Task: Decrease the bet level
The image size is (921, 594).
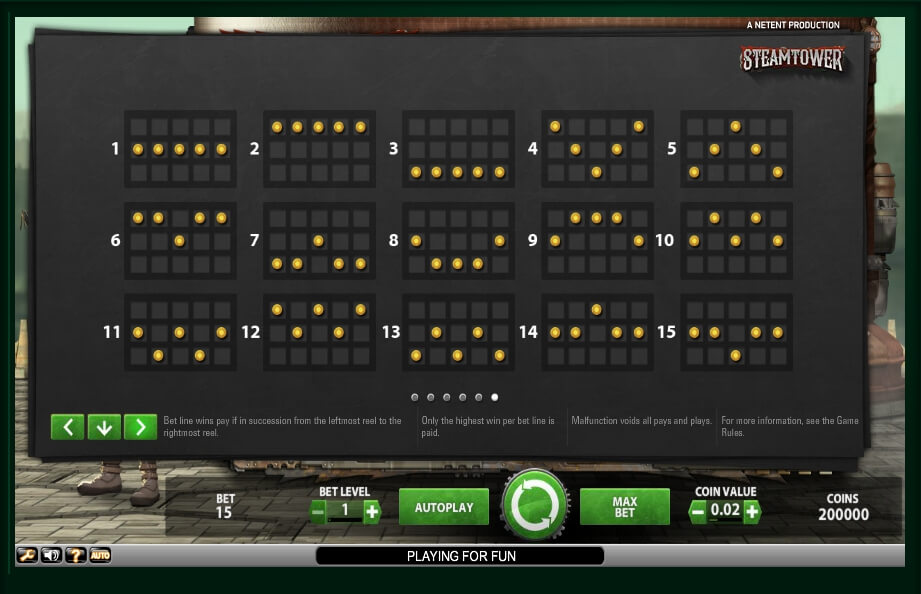Action: [319, 512]
